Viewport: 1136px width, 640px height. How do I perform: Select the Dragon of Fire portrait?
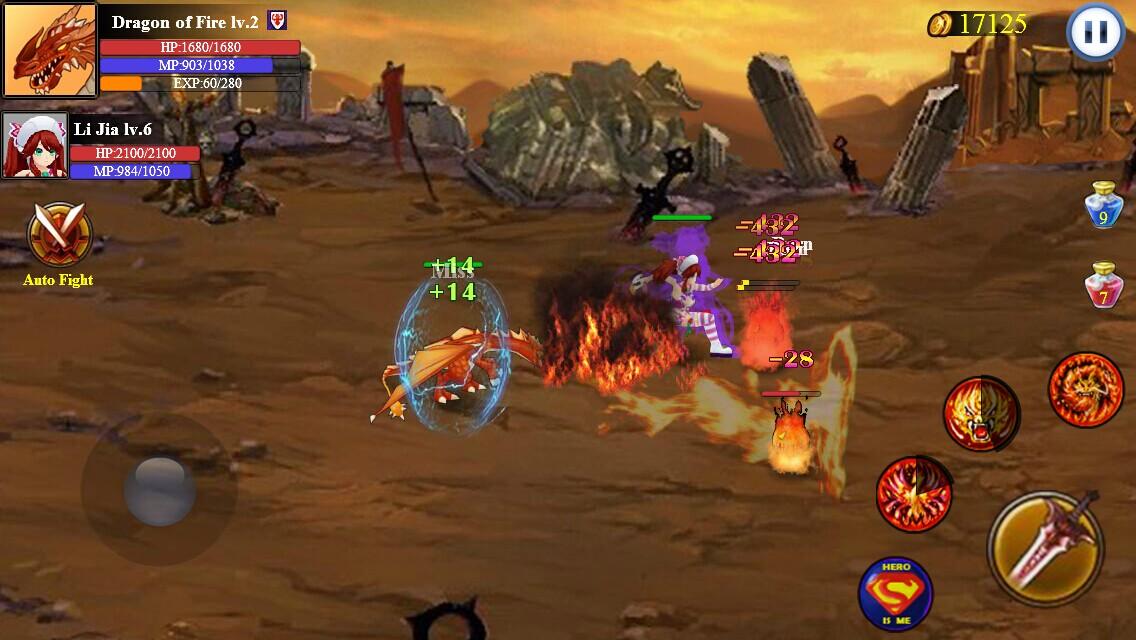[49, 50]
